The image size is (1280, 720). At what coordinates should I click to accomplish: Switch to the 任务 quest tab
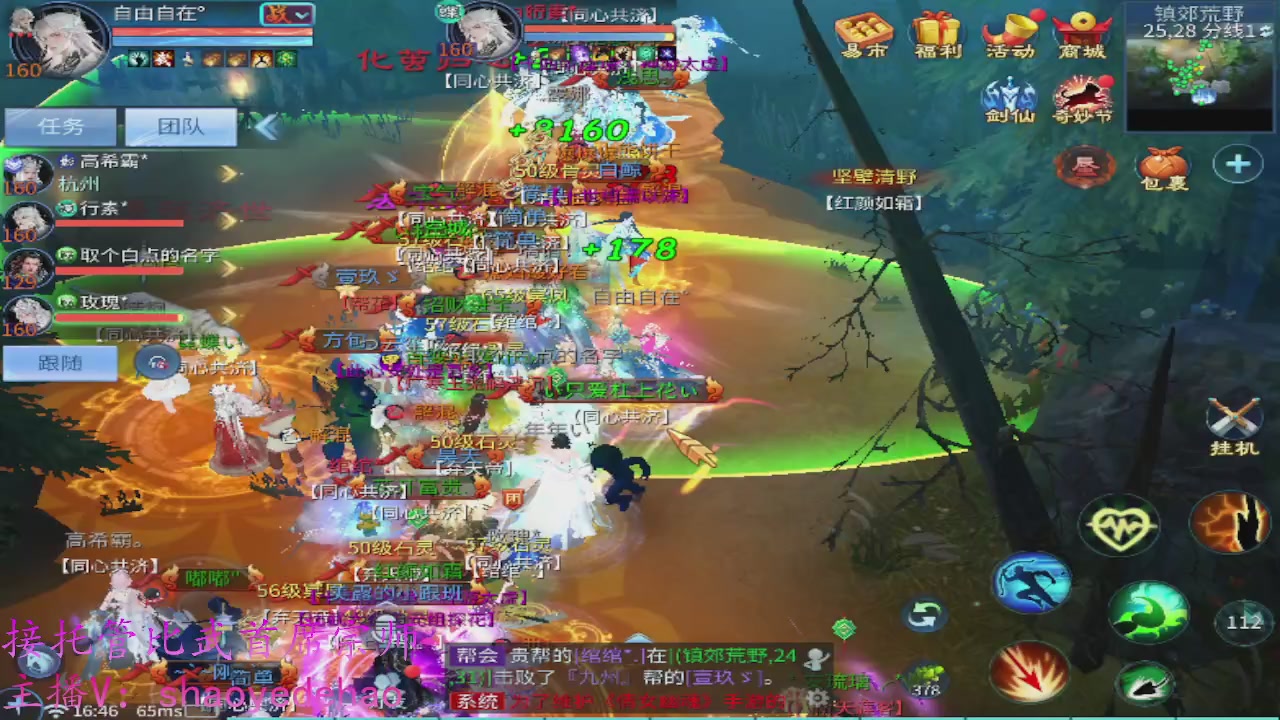[60, 126]
